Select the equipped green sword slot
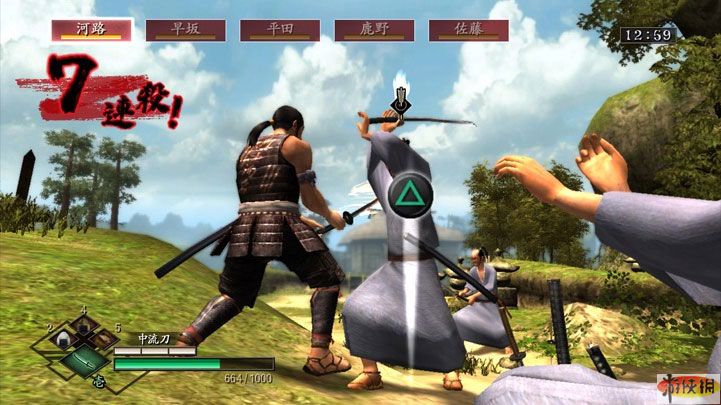 [x=83, y=361]
